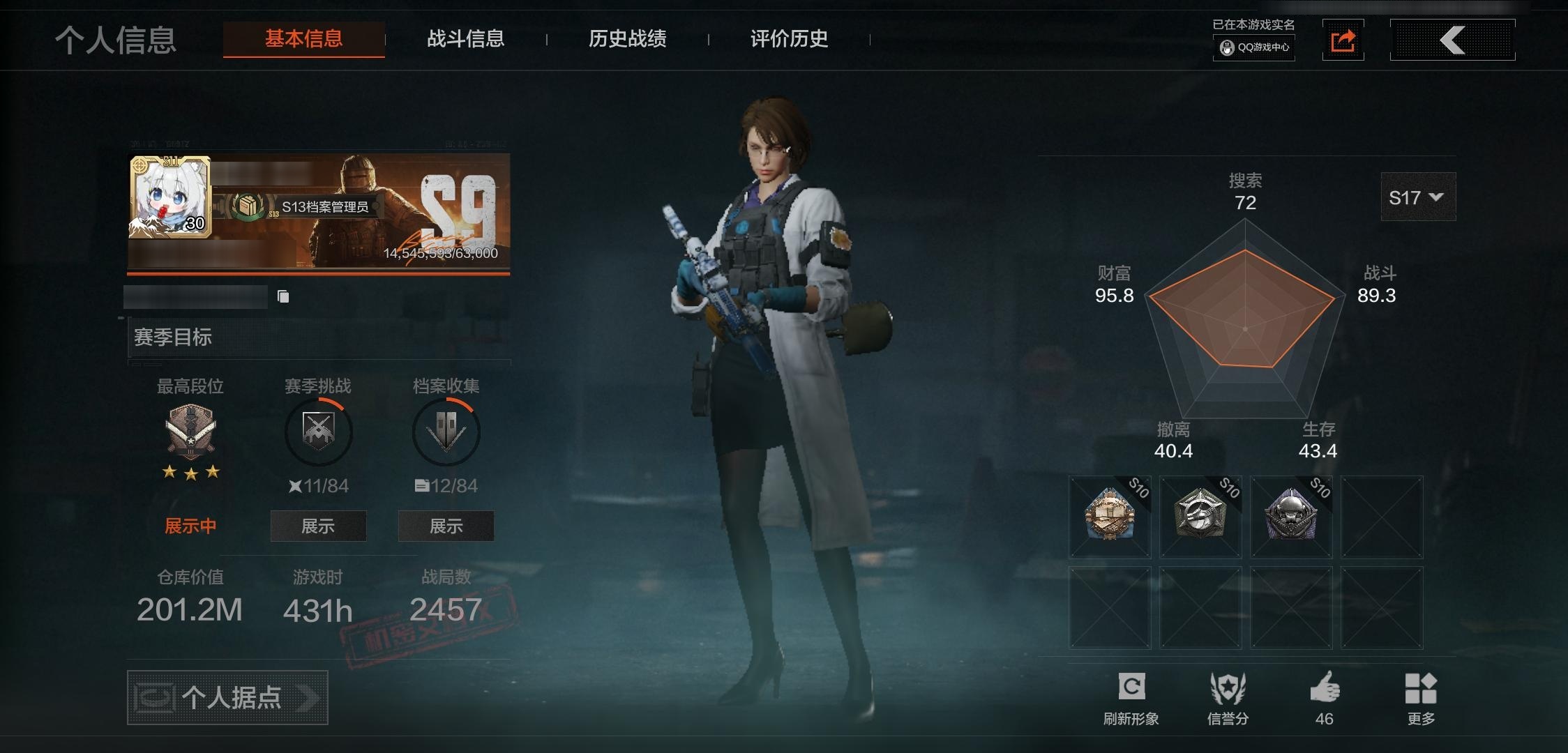The height and width of the screenshot is (753, 1568).
Task: Switch to the 历史战绩 tab
Action: point(626,40)
